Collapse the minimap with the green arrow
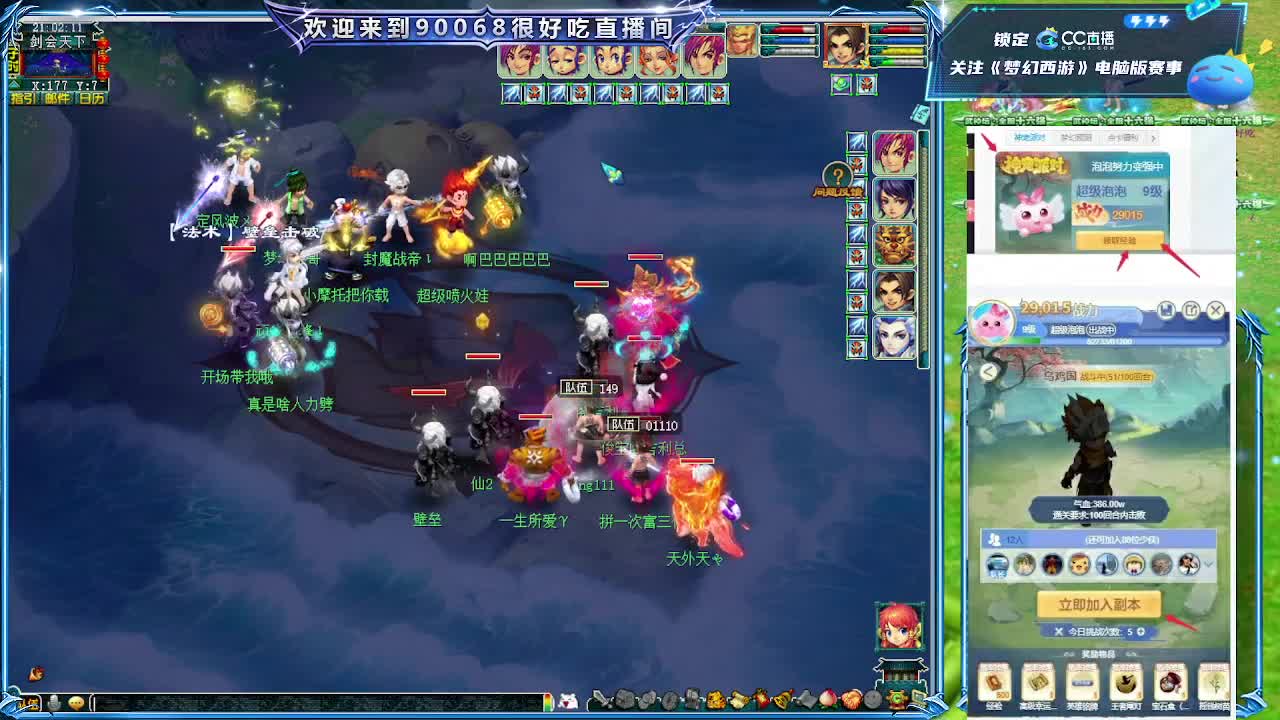Image resolution: width=1280 pixels, height=720 pixels. [14, 85]
